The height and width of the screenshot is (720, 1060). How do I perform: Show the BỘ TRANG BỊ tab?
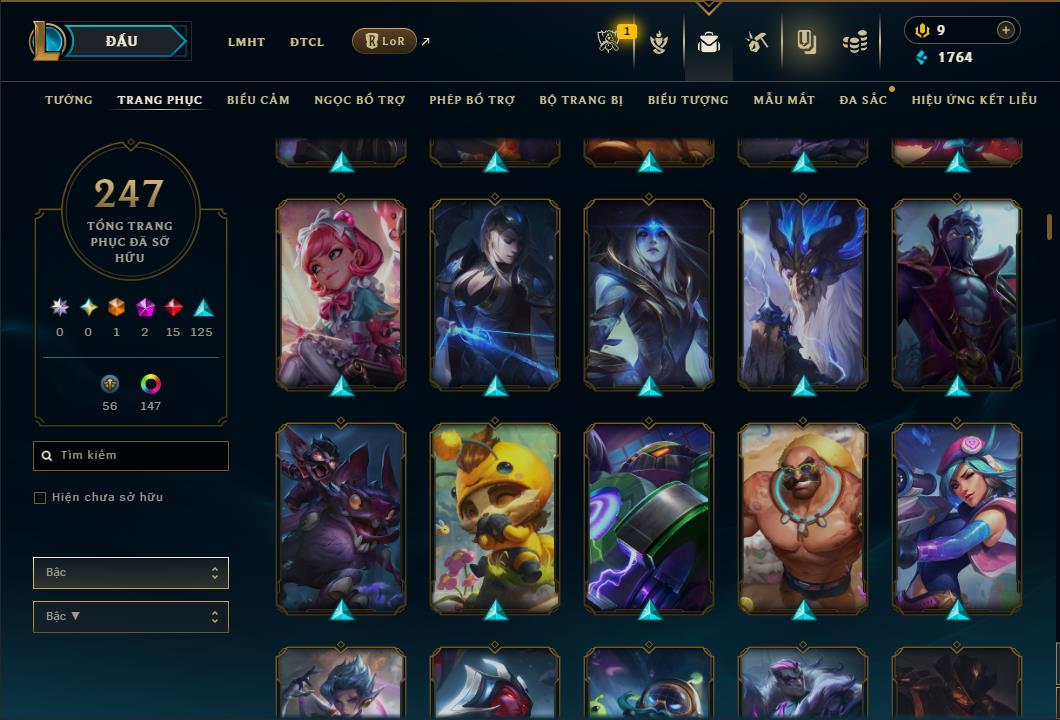click(x=581, y=100)
